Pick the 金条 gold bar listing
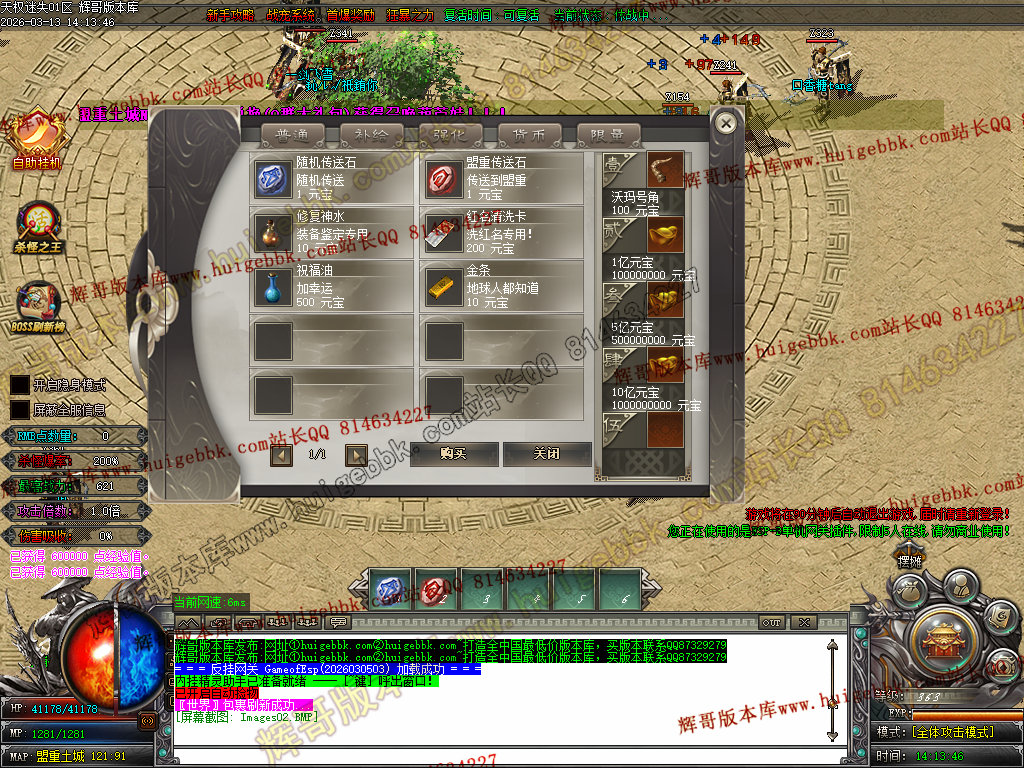1024x768 pixels. [501, 286]
